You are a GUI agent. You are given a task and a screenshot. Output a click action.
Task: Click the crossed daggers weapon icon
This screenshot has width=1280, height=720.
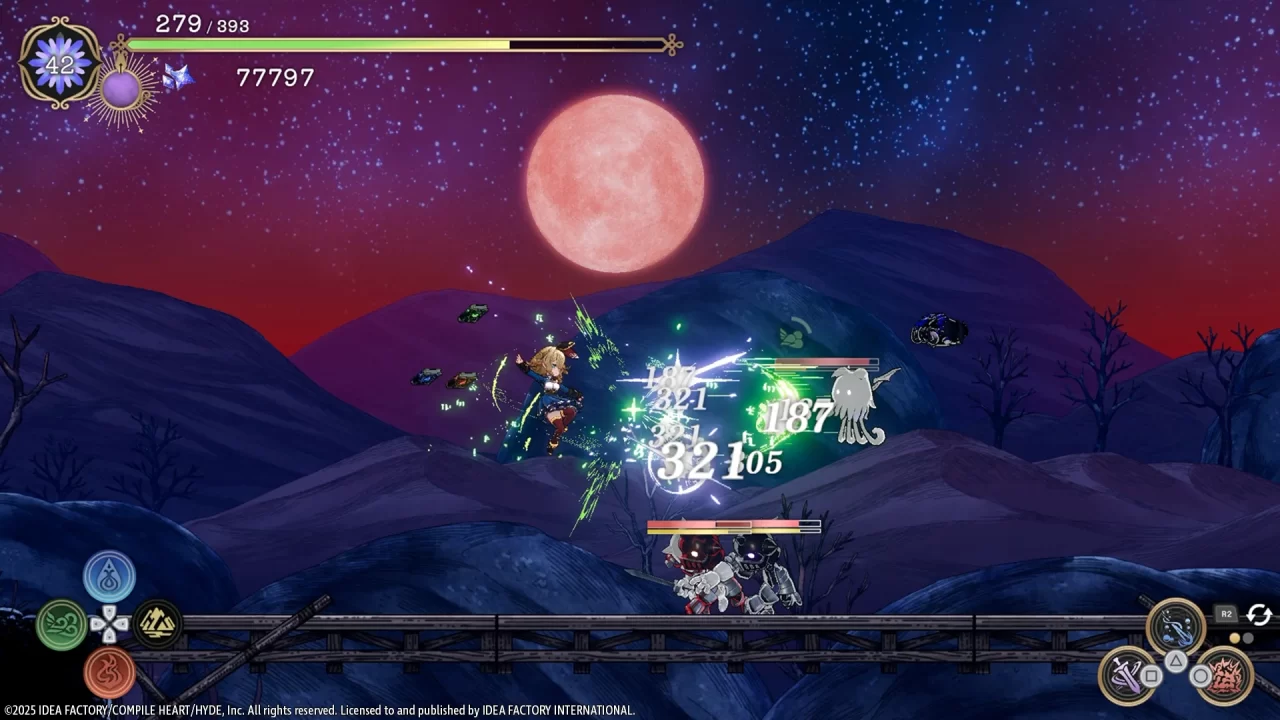tap(1125, 675)
